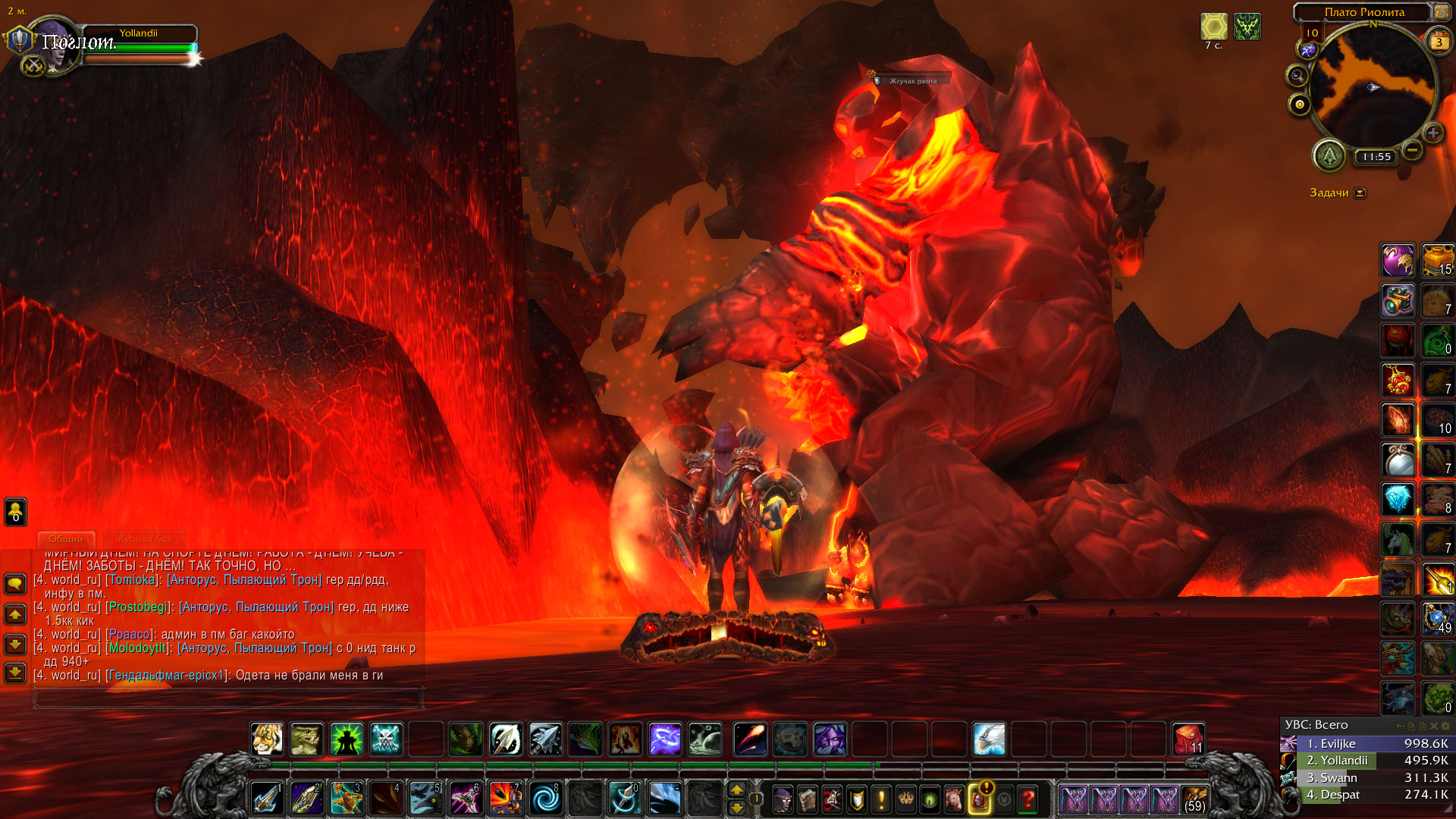Zoom out the minimap with the minus button

pos(1412,150)
